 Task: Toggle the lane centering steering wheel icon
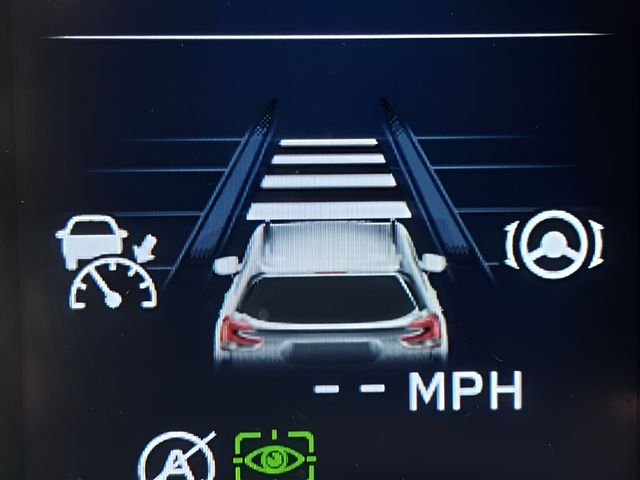coord(557,244)
